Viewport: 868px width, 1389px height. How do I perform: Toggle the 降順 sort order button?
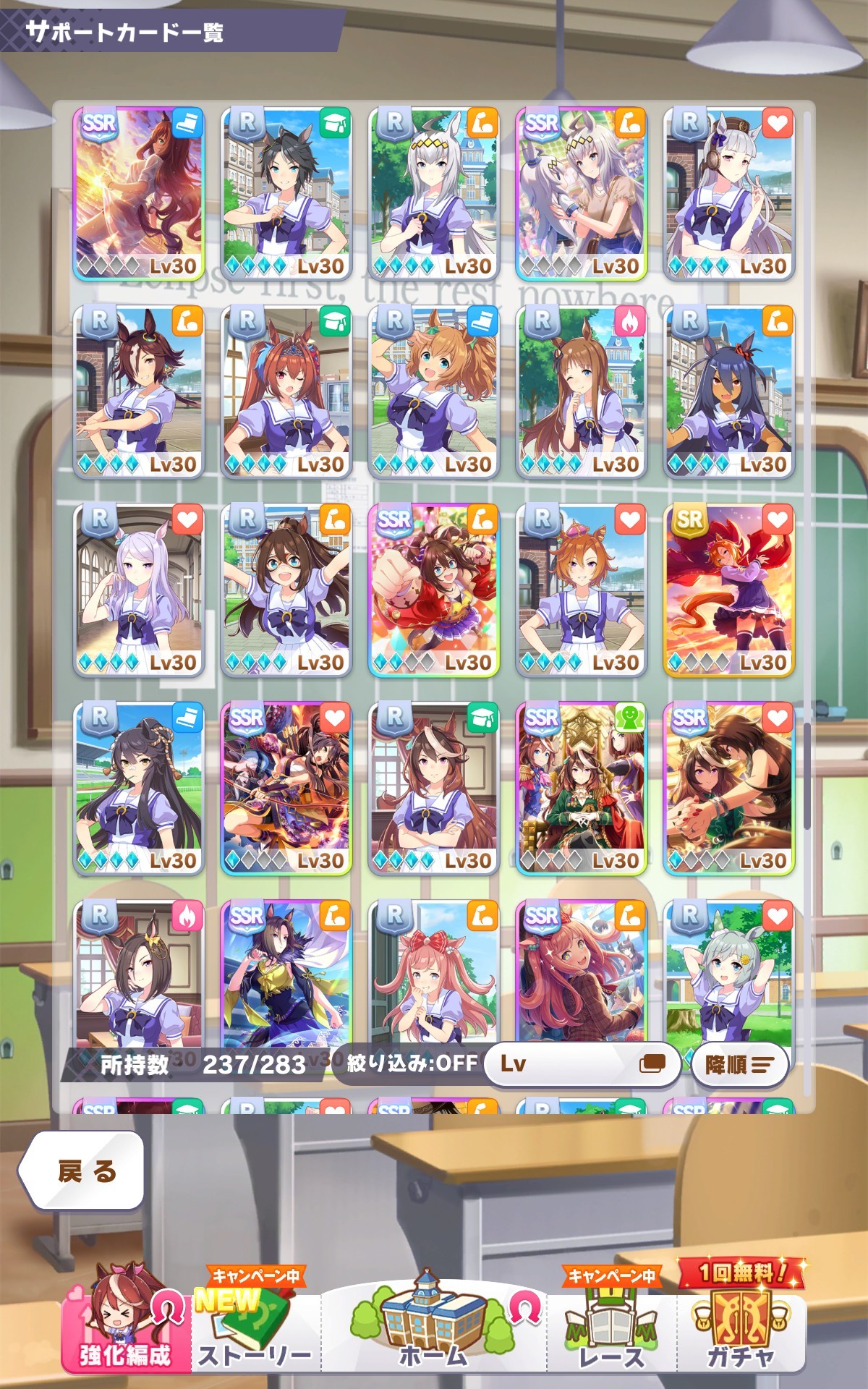(x=739, y=1064)
